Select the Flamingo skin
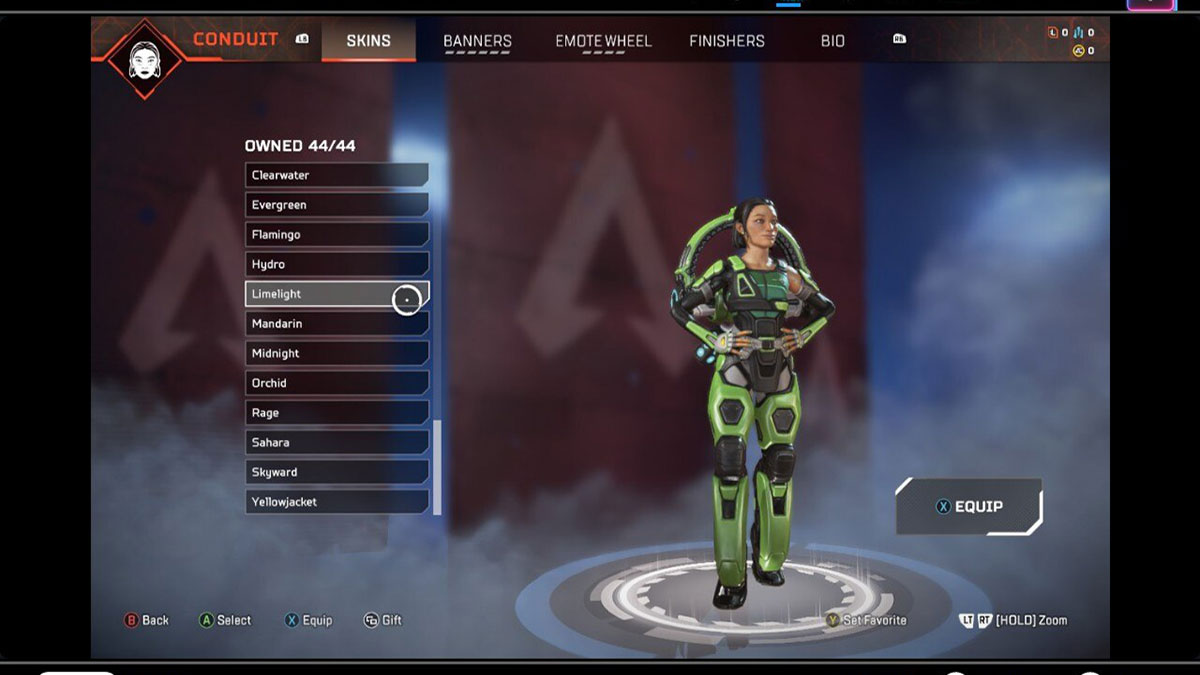Screen dimensions: 1200x675 click(x=336, y=234)
